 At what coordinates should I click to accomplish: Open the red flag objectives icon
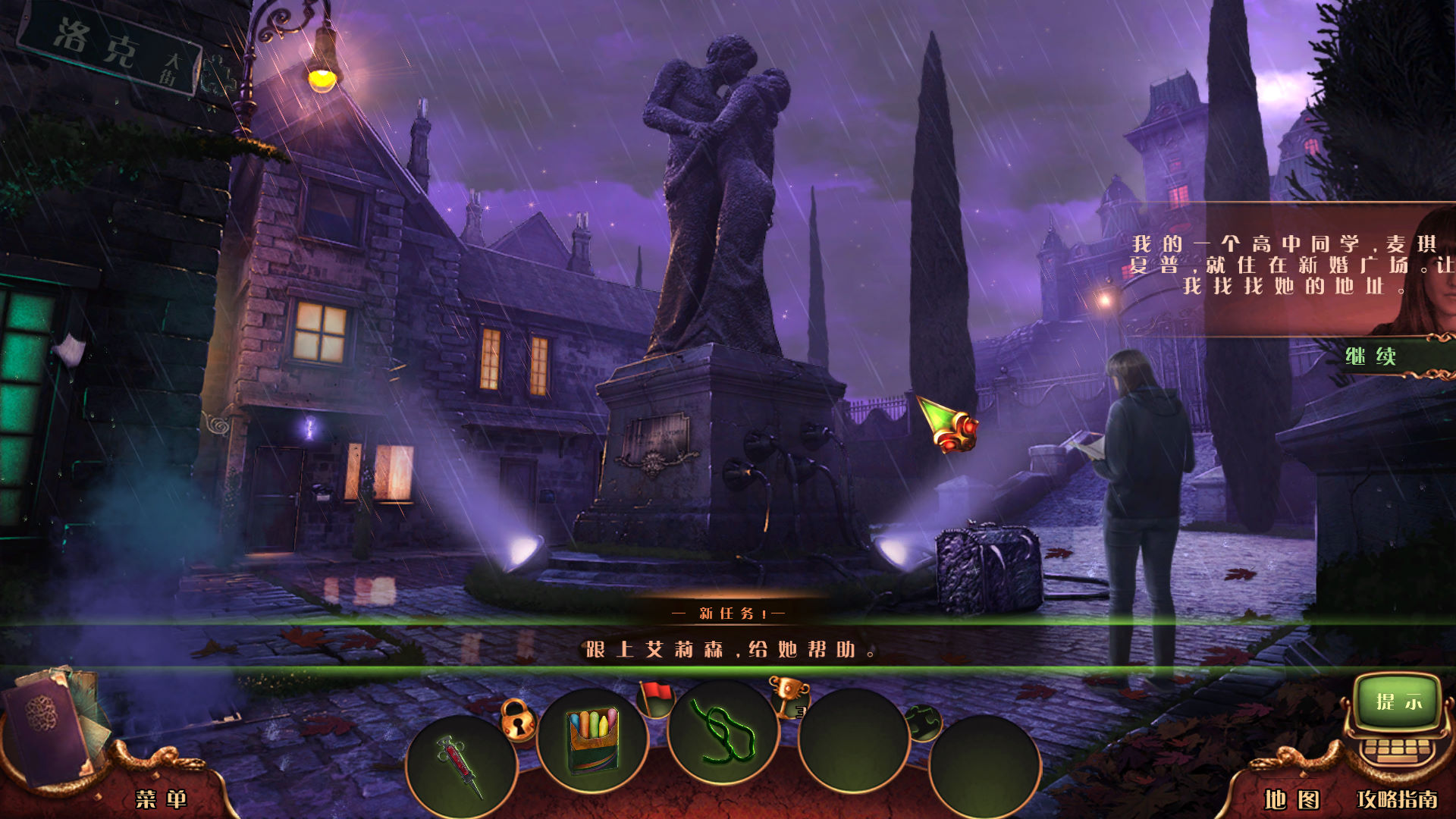coord(657,698)
